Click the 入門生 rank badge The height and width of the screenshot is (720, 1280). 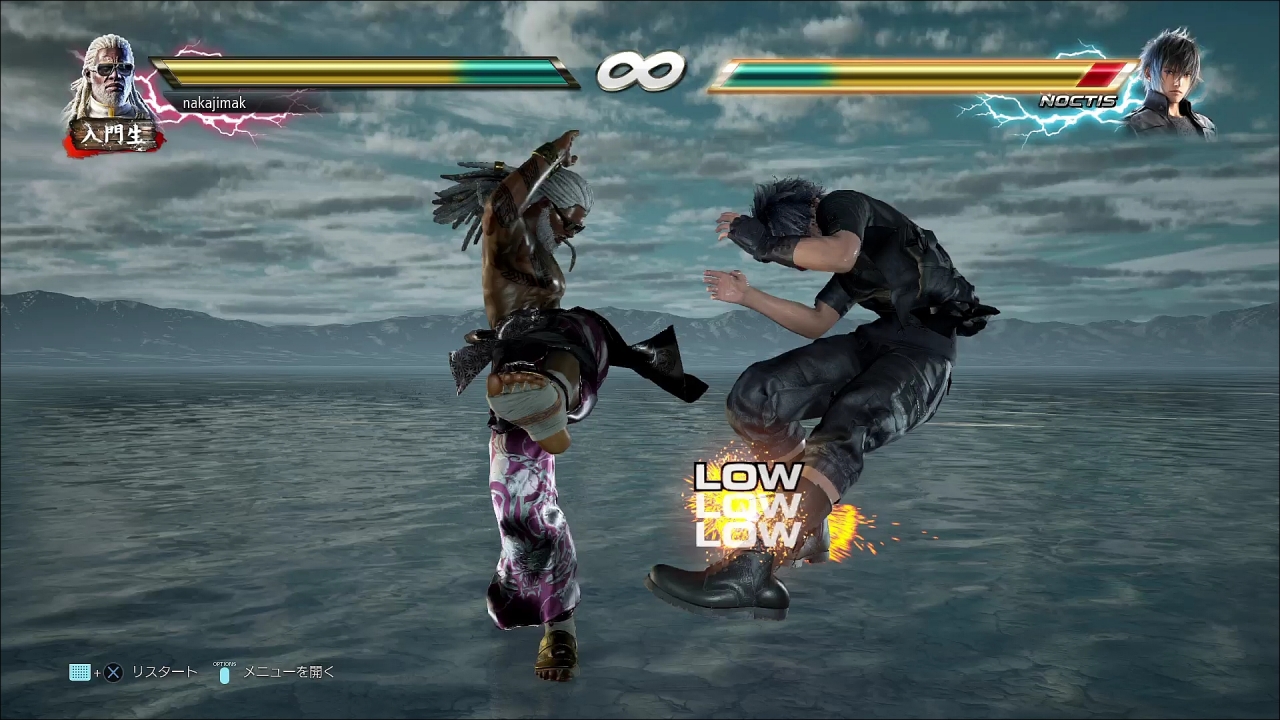click(113, 135)
